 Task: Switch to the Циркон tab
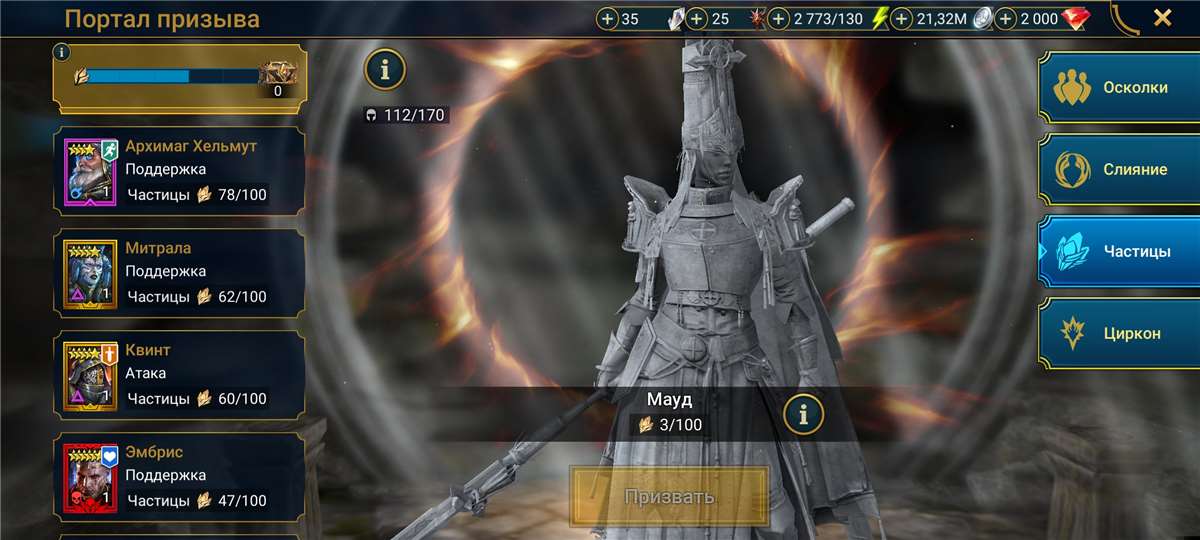tap(1118, 333)
